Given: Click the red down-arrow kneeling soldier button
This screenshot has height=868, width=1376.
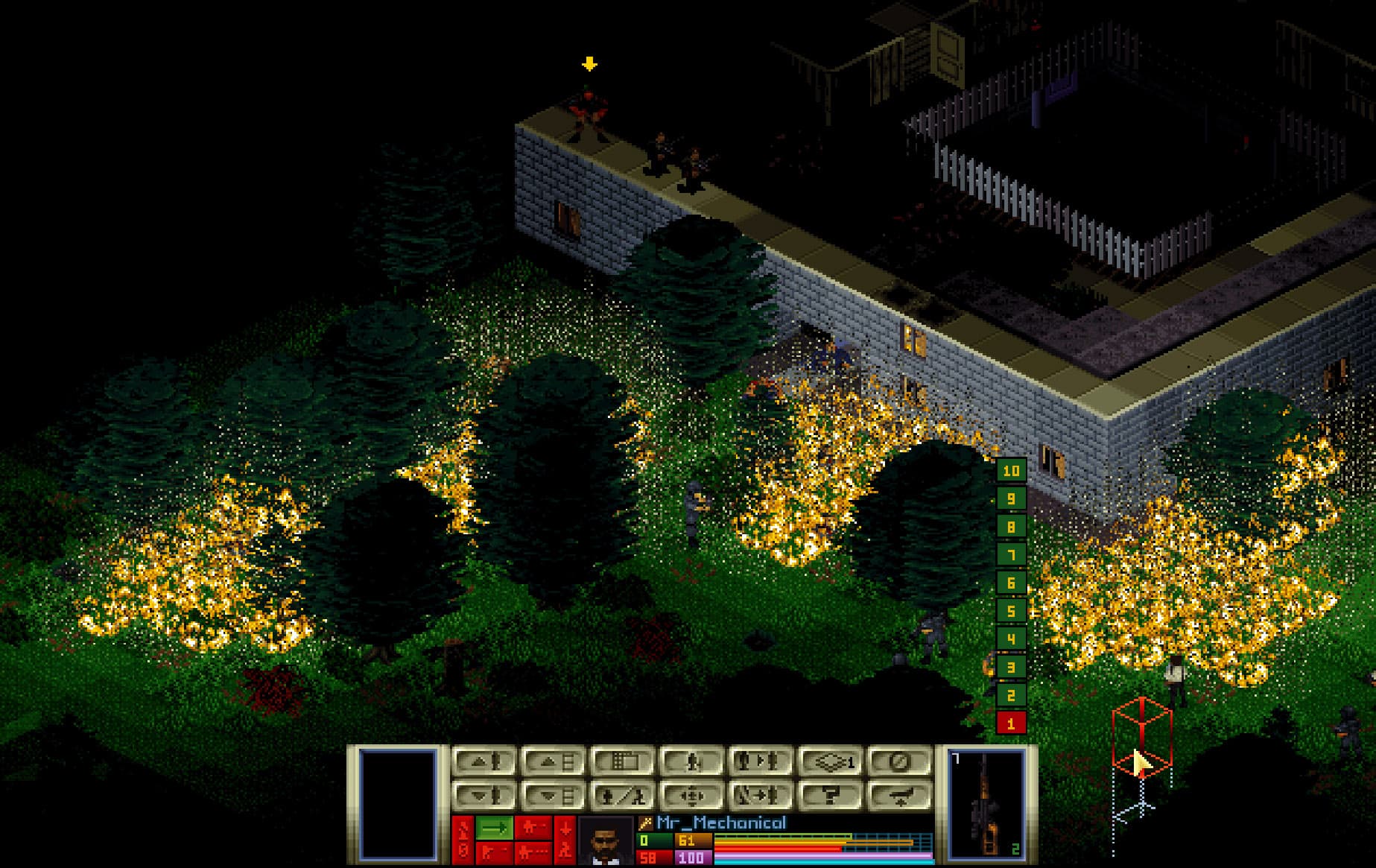Looking at the screenshot, I should tap(564, 838).
